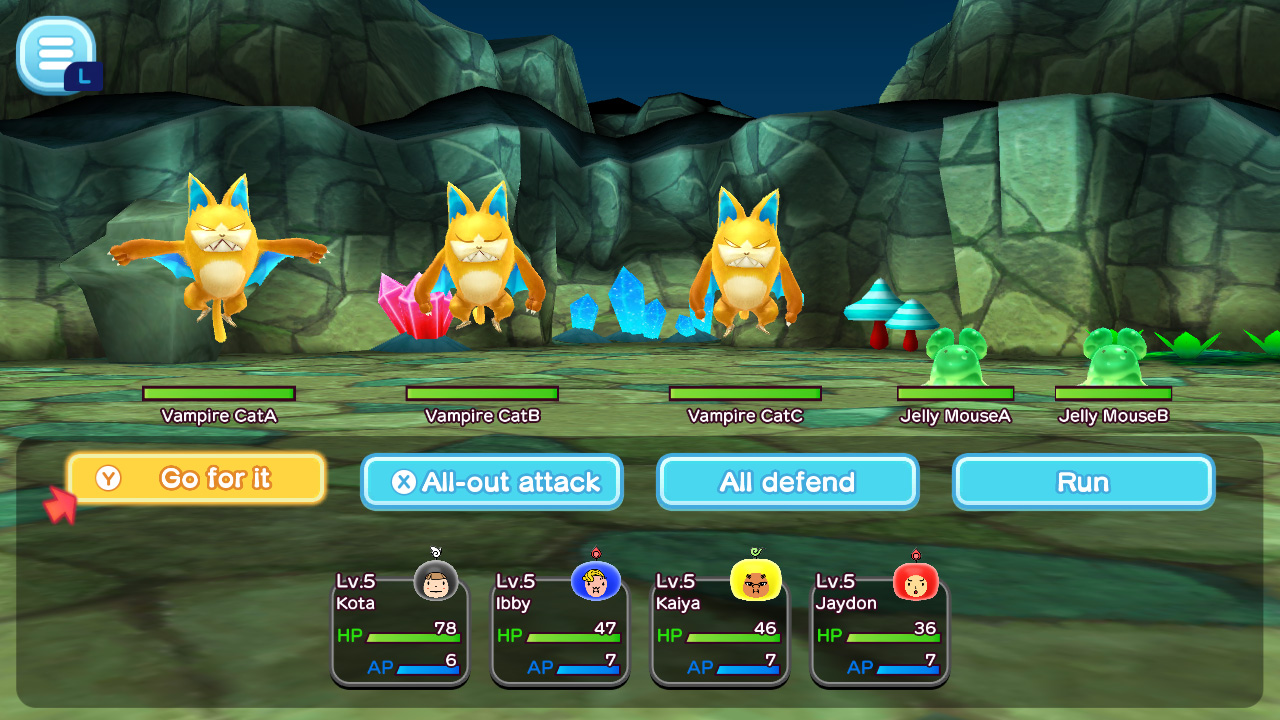Choose the All-out attack command
1280x720 pixels.
[492, 481]
